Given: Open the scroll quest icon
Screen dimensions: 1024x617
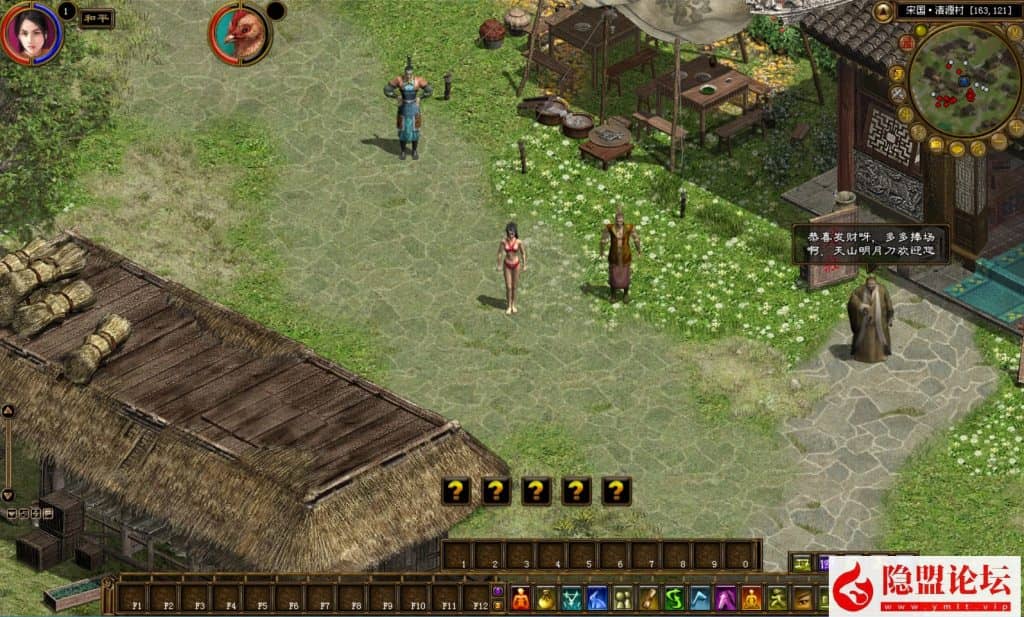Looking at the screenshot, I should point(648,598).
